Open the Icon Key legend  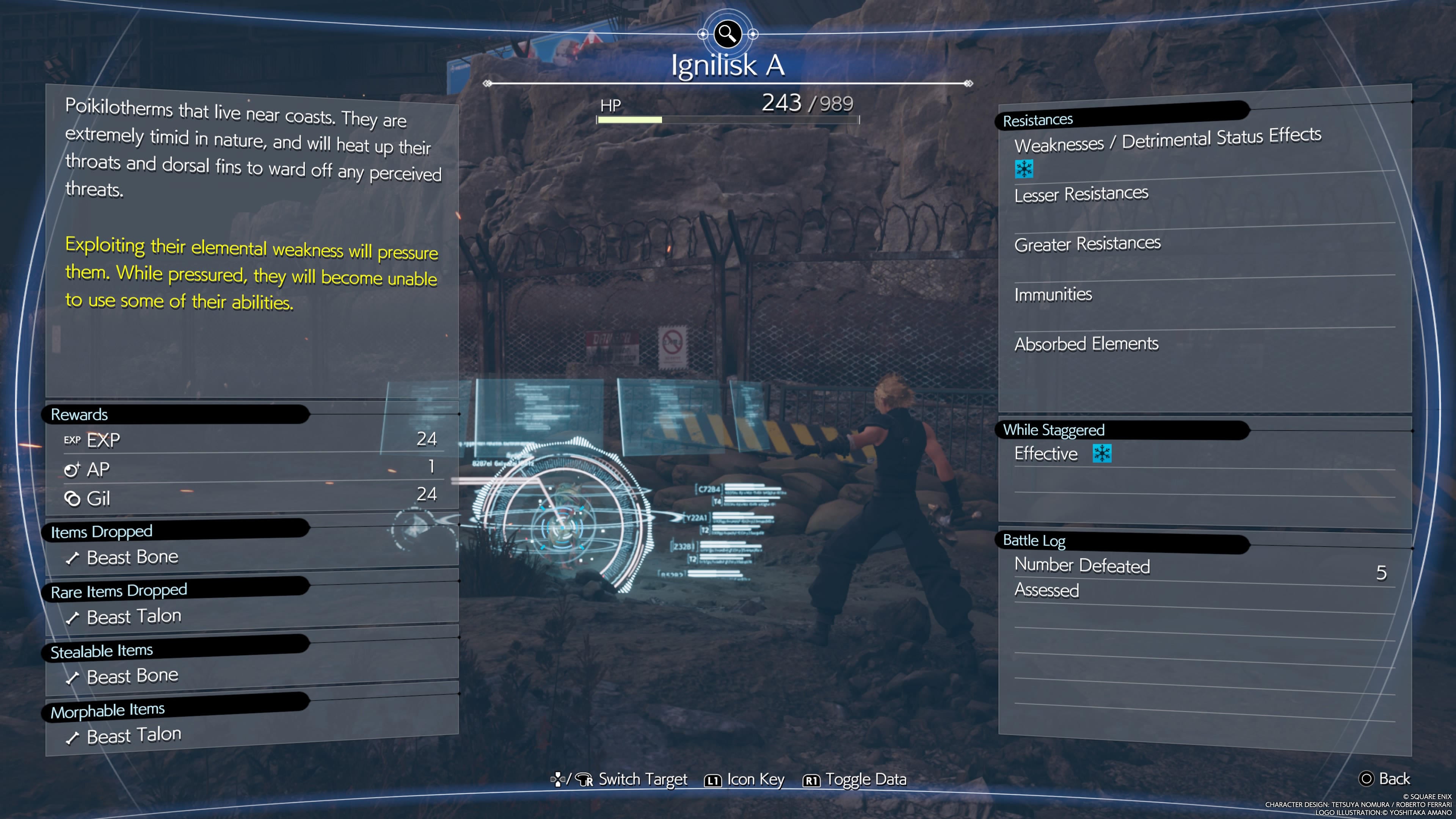pyautogui.click(x=744, y=780)
